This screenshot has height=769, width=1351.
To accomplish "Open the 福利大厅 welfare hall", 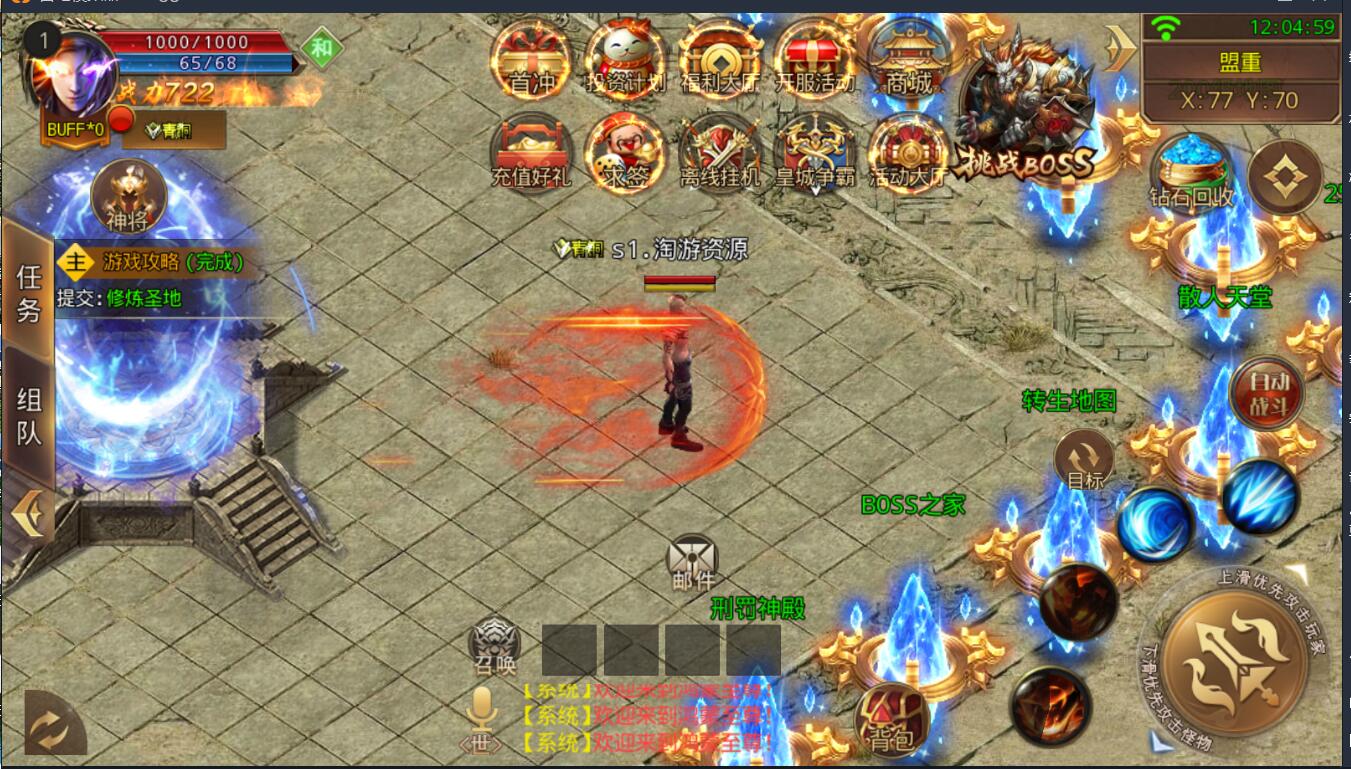I will coord(720,60).
